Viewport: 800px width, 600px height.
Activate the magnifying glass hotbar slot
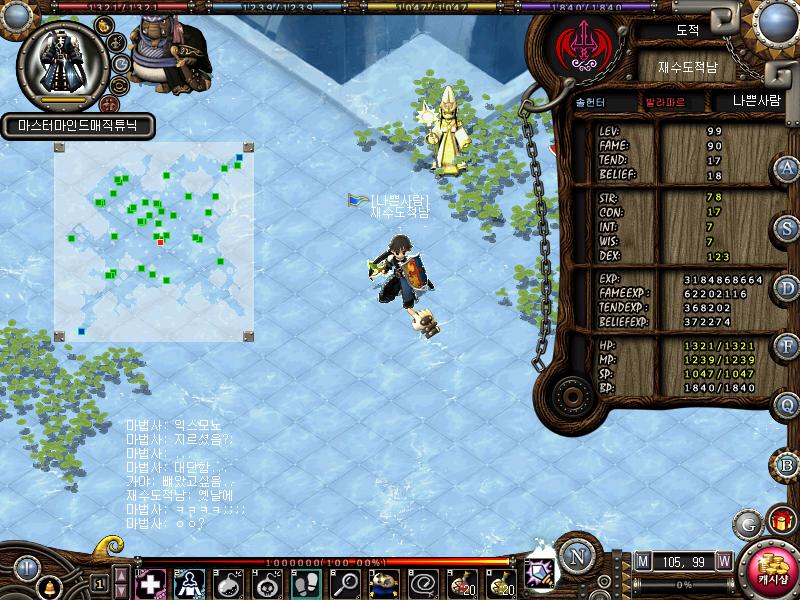(x=345, y=582)
